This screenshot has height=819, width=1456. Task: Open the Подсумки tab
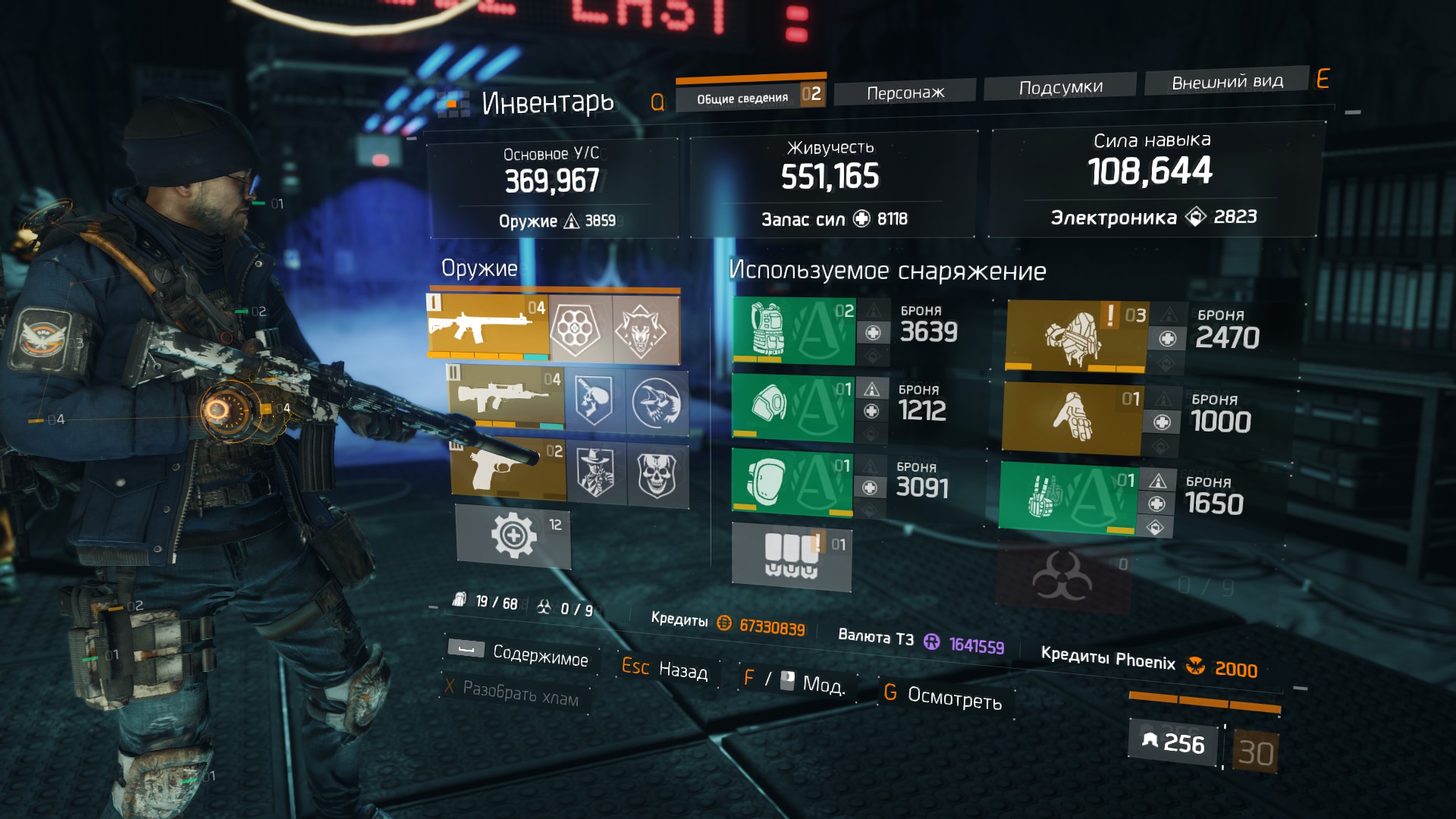1060,87
